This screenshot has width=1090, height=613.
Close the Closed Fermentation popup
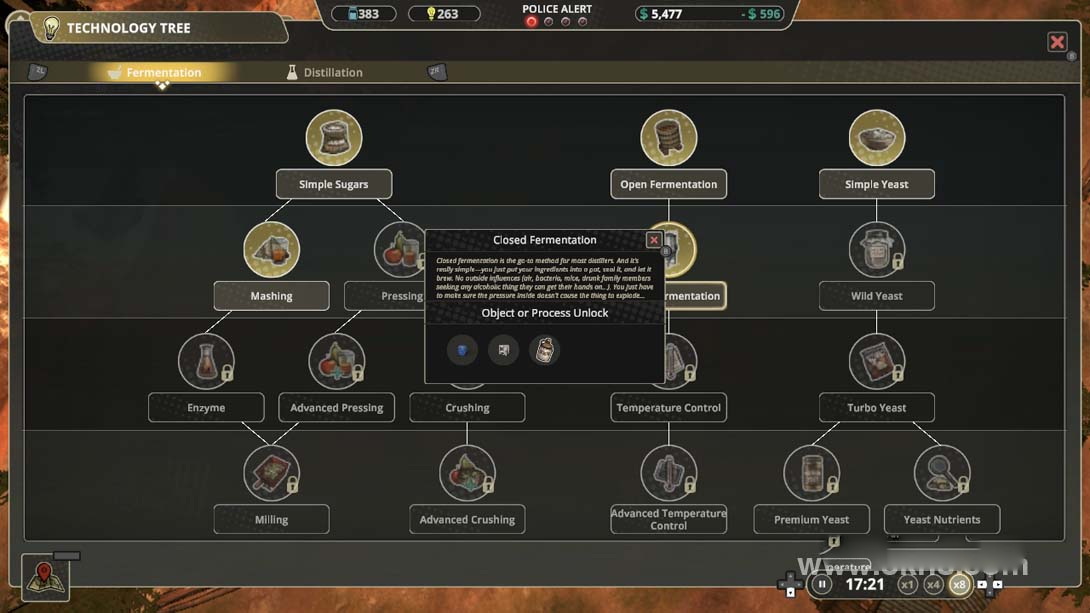click(654, 240)
